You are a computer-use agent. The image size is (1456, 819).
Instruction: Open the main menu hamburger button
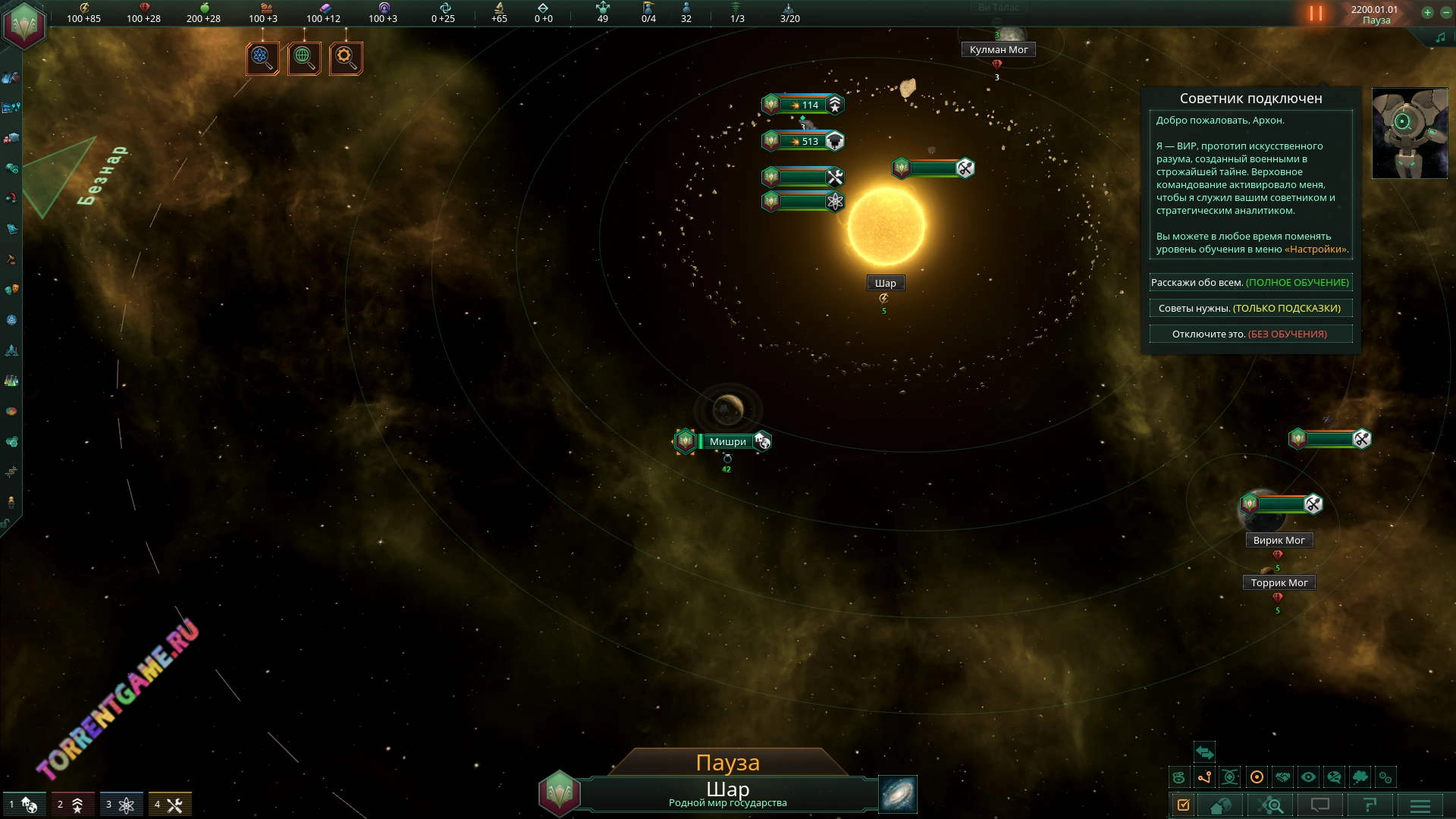1420,805
